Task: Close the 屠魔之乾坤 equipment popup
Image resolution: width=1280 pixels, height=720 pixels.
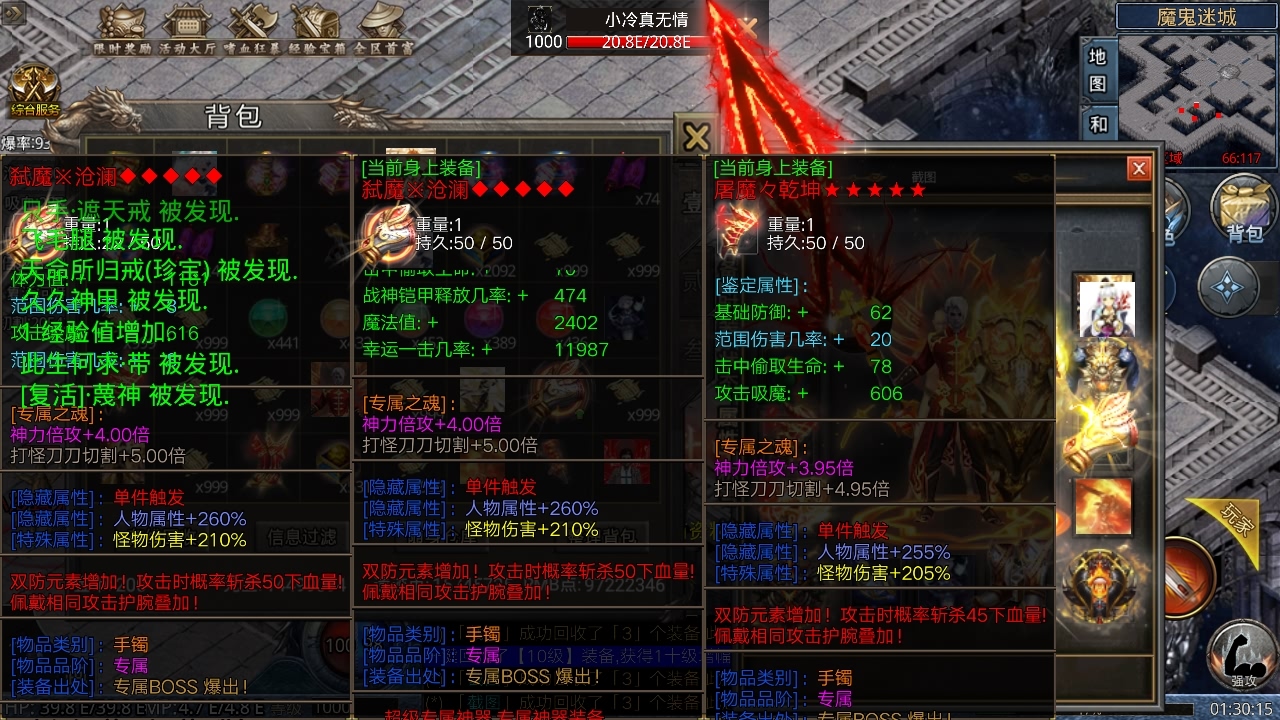Action: [x=1138, y=168]
